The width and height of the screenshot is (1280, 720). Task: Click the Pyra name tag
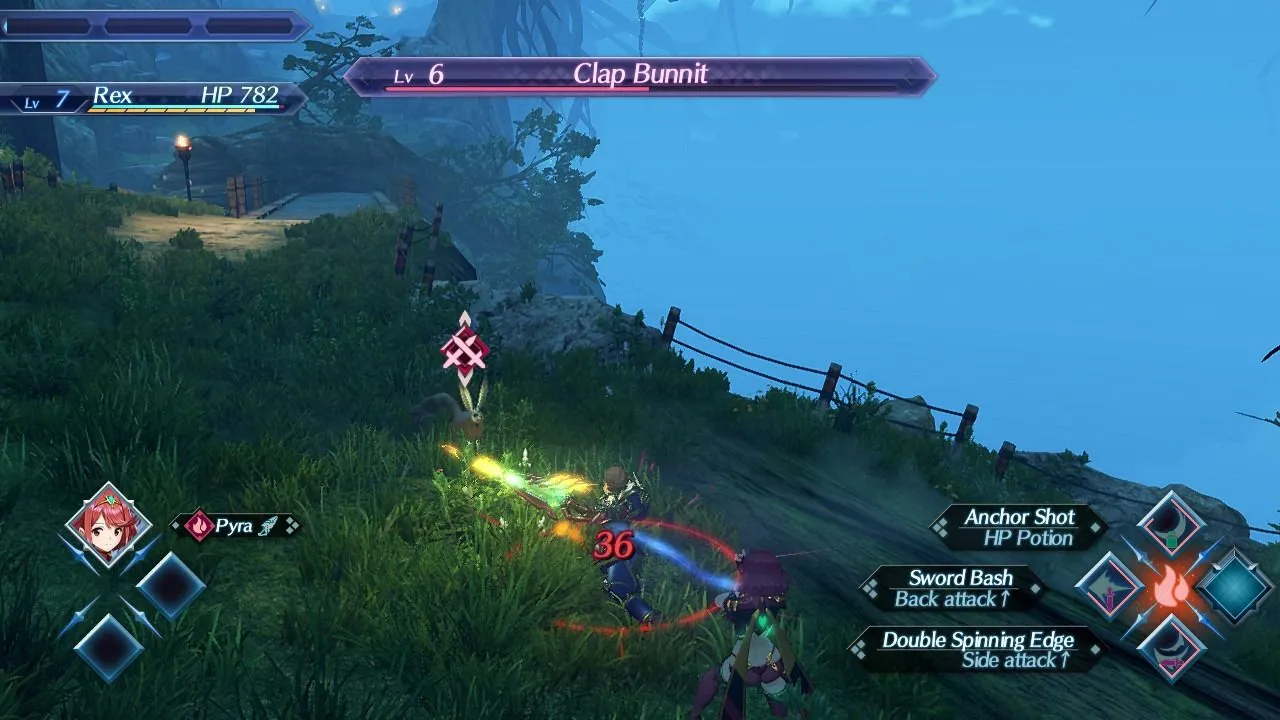236,526
